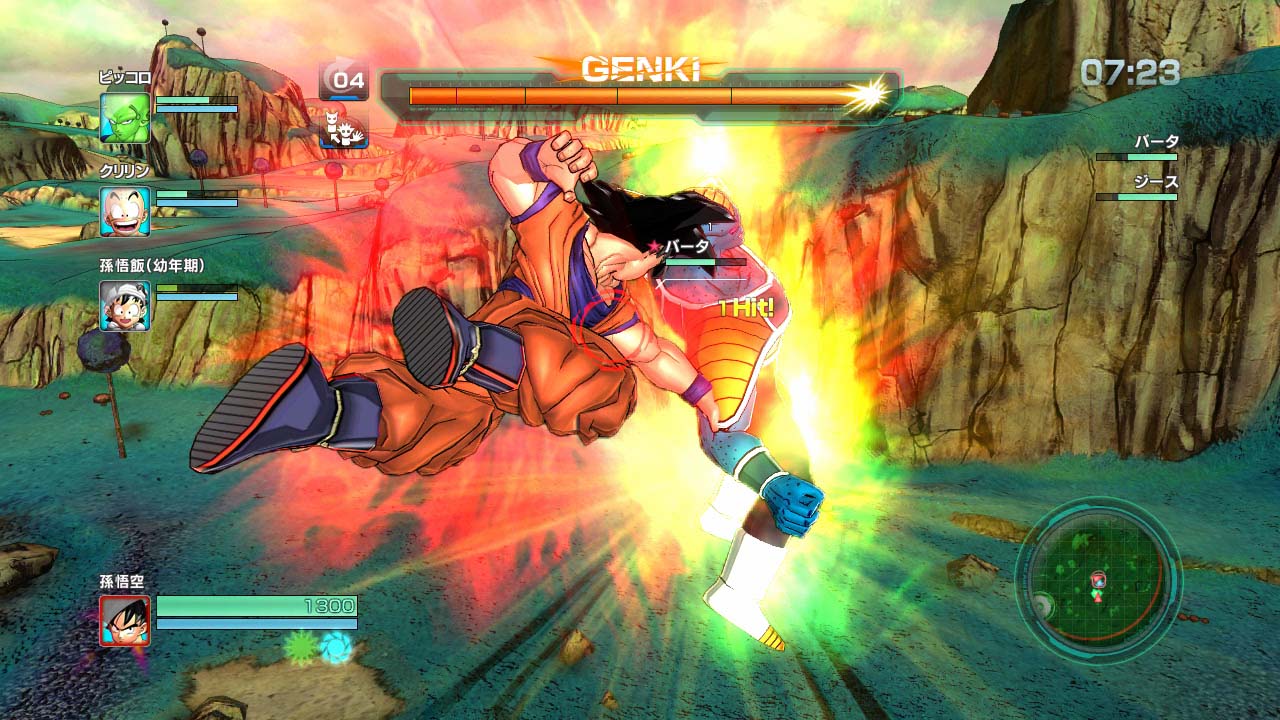Click the blue spiky burst icon
The height and width of the screenshot is (720, 1280).
coord(336,646)
